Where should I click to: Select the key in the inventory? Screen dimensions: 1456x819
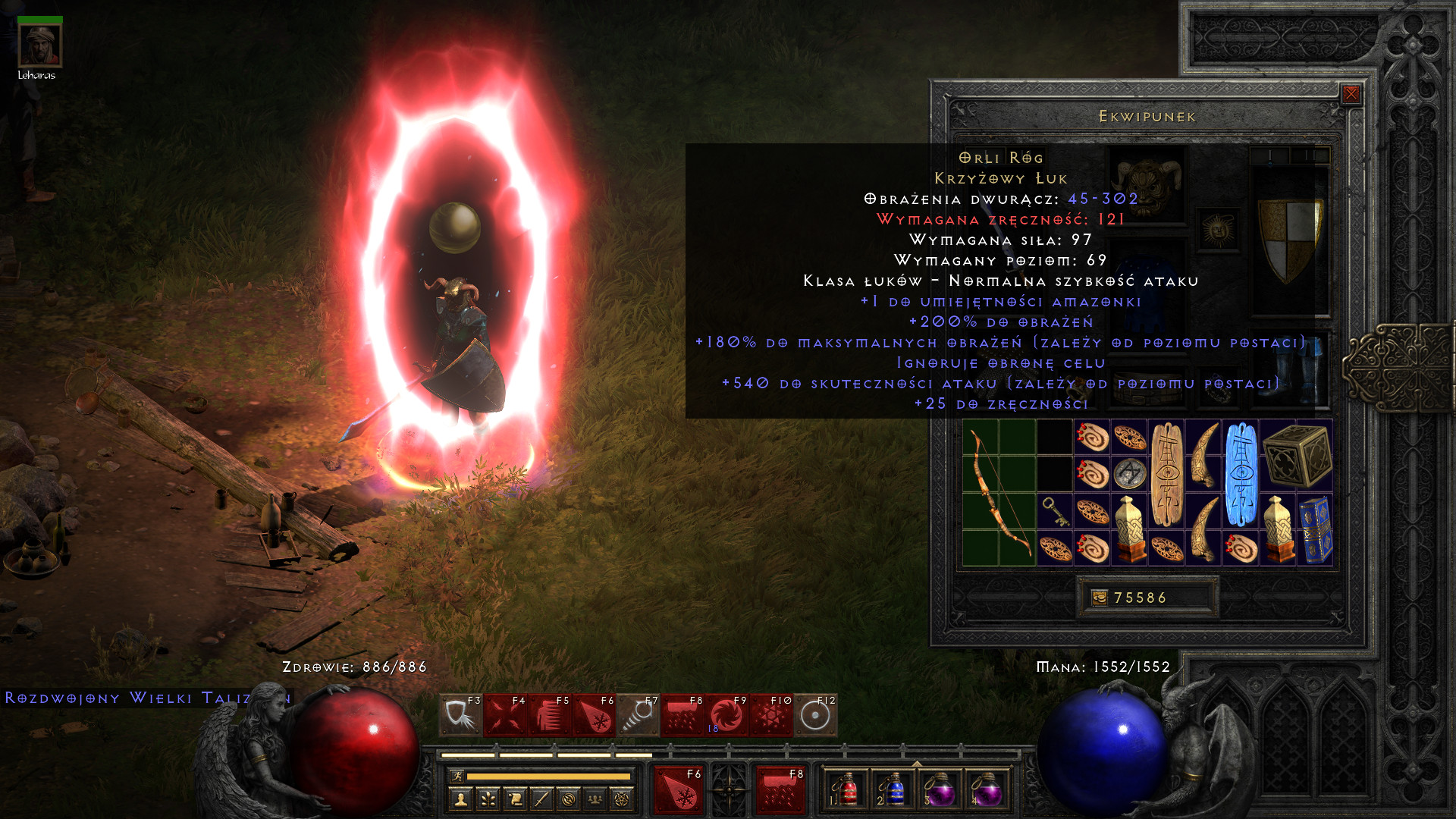tap(1055, 512)
